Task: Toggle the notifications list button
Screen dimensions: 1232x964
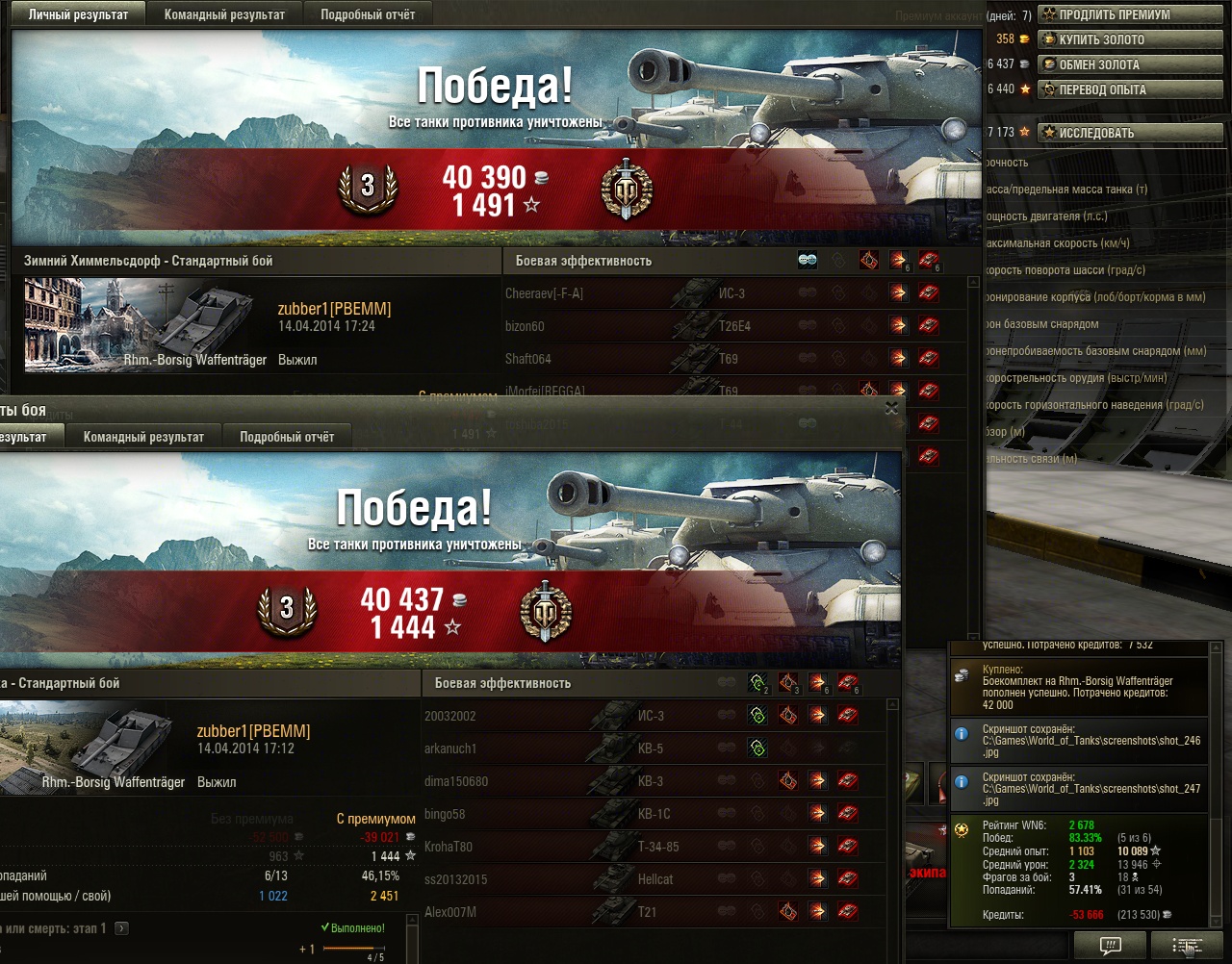Action: click(x=1187, y=946)
